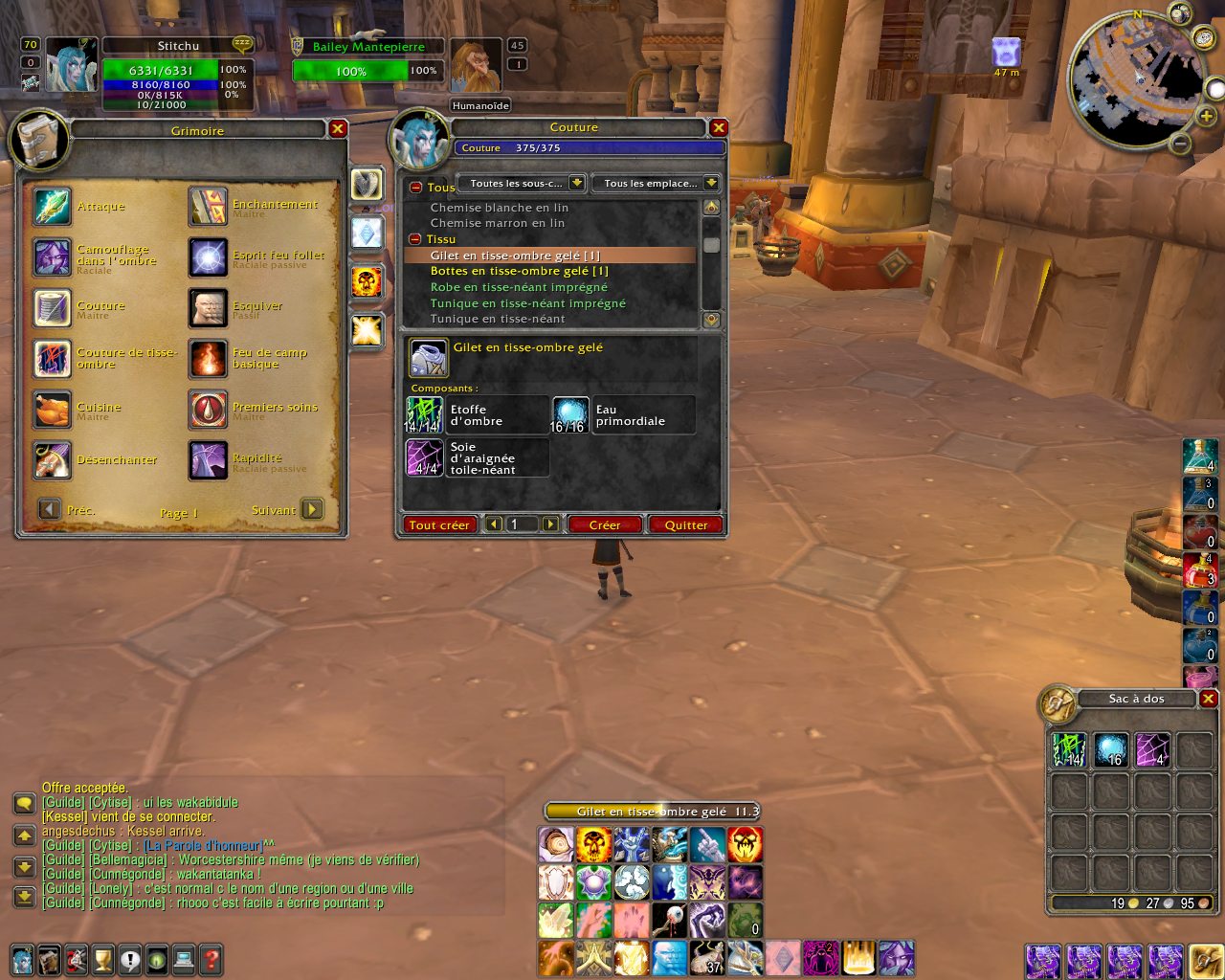Open the Enchantement profession icon

tap(208, 207)
